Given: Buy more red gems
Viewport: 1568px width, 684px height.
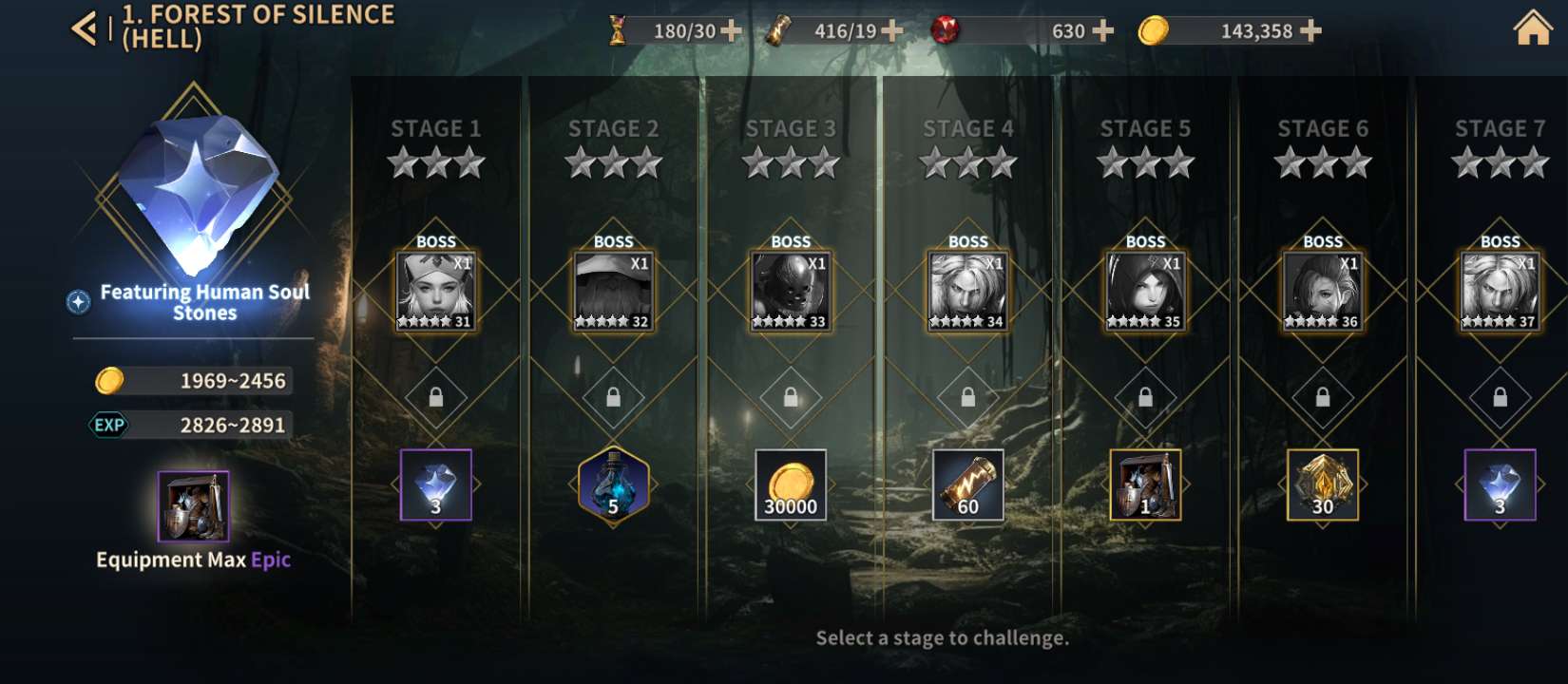Looking at the screenshot, I should click(1102, 30).
